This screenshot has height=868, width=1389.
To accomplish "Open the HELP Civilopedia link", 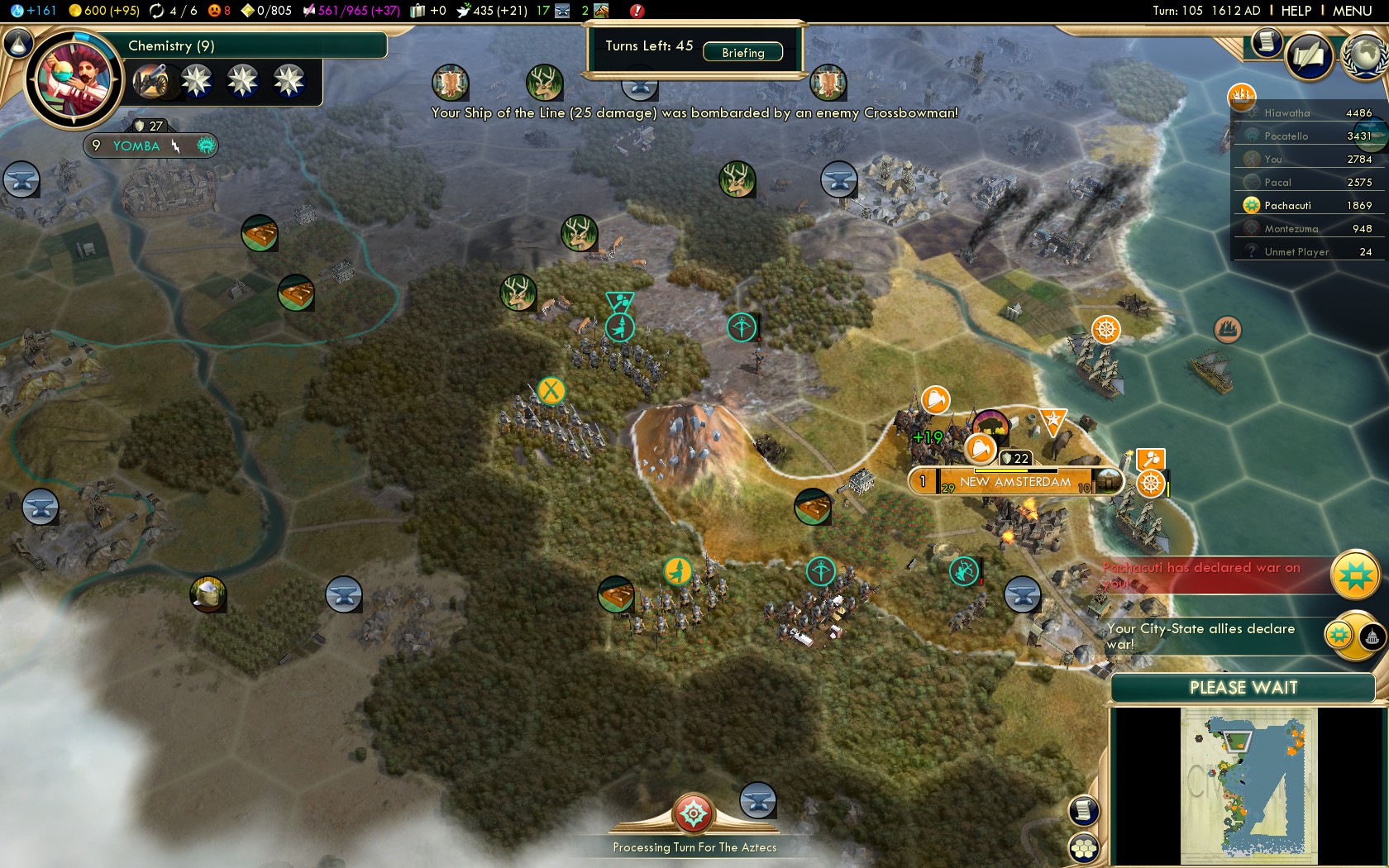I will pyautogui.click(x=1296, y=11).
